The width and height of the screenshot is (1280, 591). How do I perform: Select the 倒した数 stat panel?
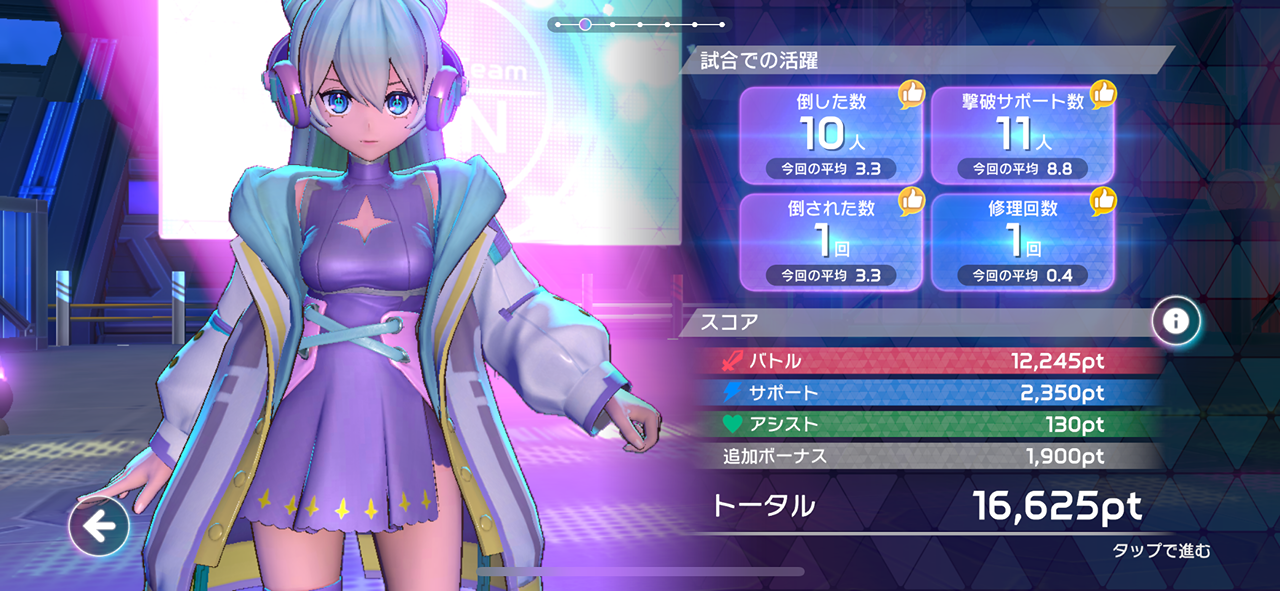point(830,135)
